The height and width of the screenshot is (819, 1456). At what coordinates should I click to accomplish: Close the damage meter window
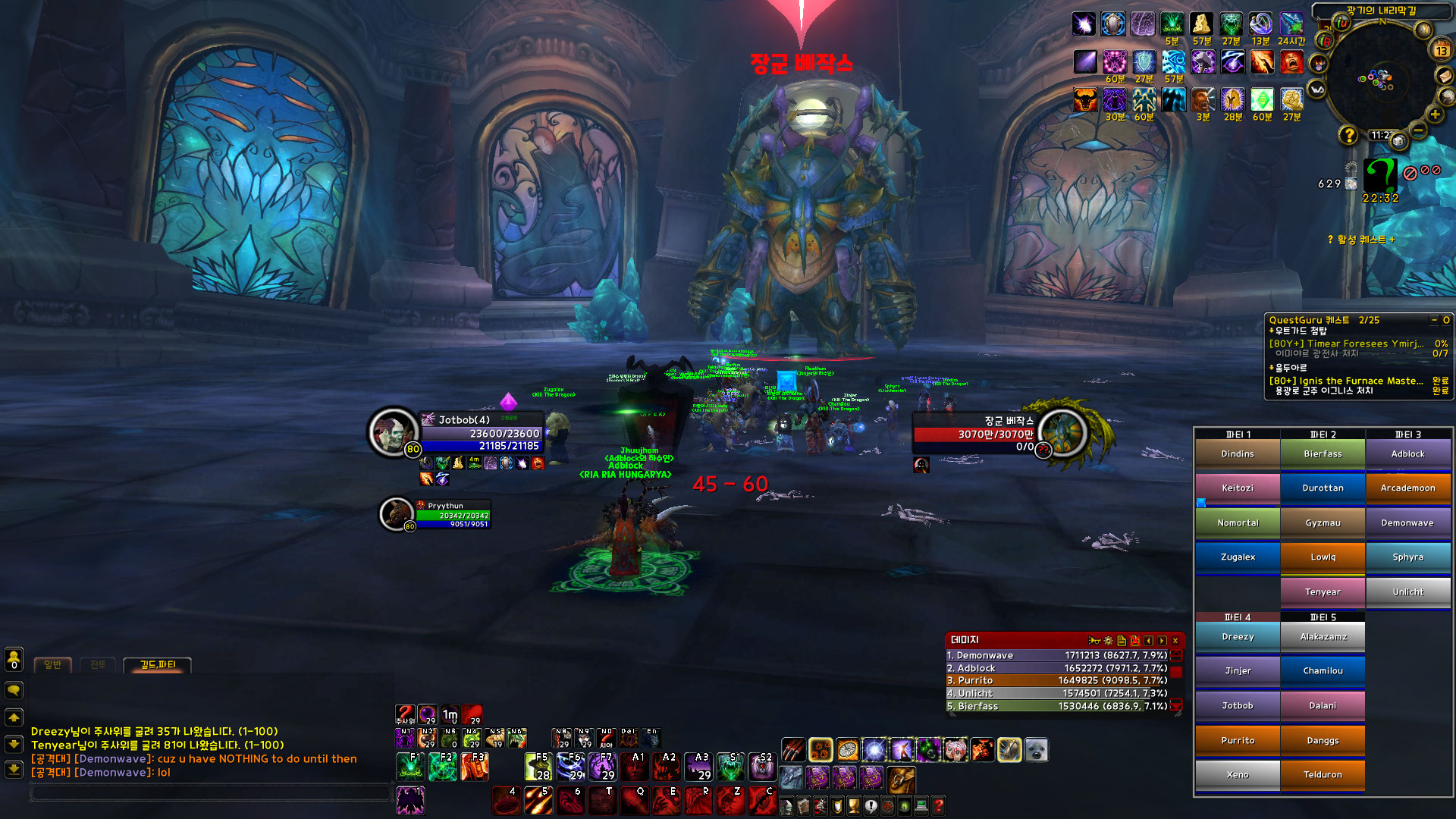tap(1175, 641)
